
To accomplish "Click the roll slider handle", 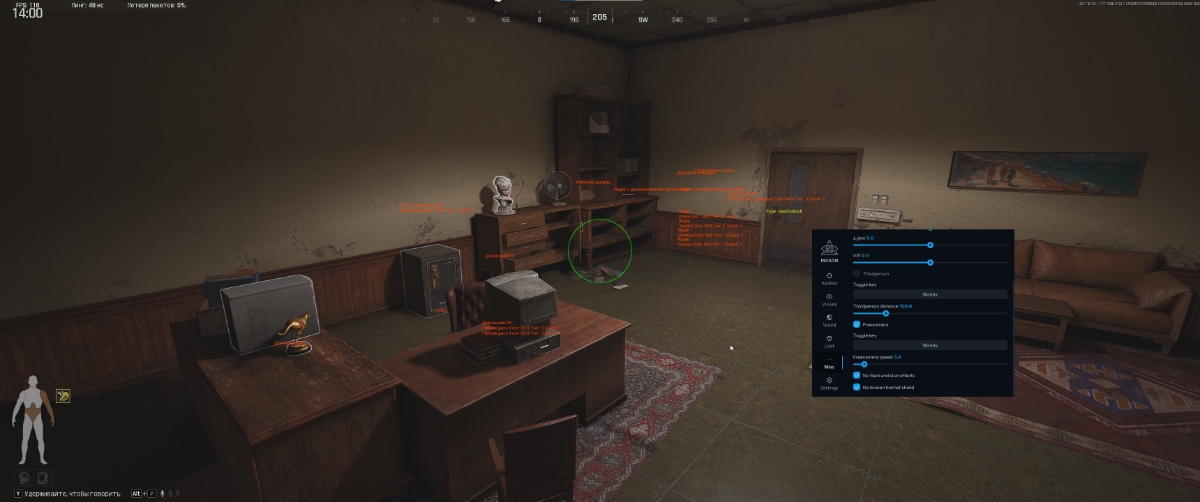I will click(930, 262).
